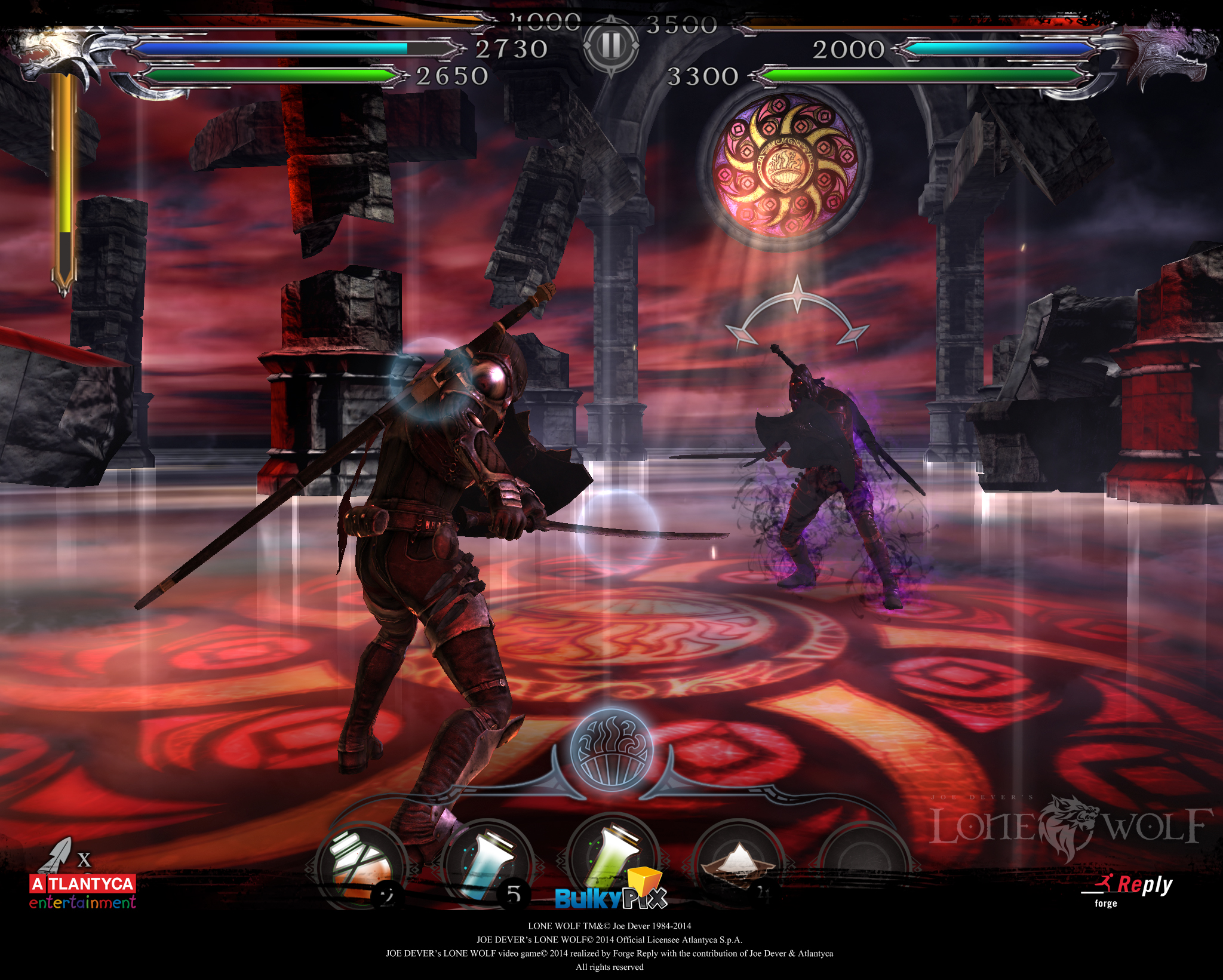Tap the arc-shaped target marker above the enemy
The image size is (1223, 980).
797,314
